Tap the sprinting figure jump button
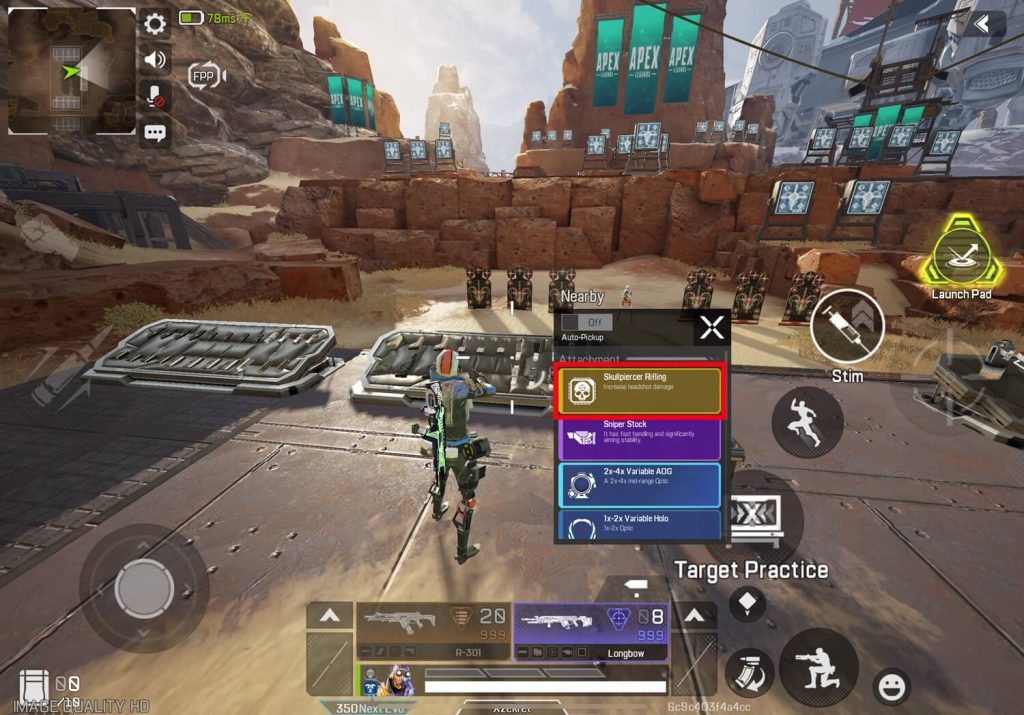This screenshot has height=715, width=1024. 806,422
